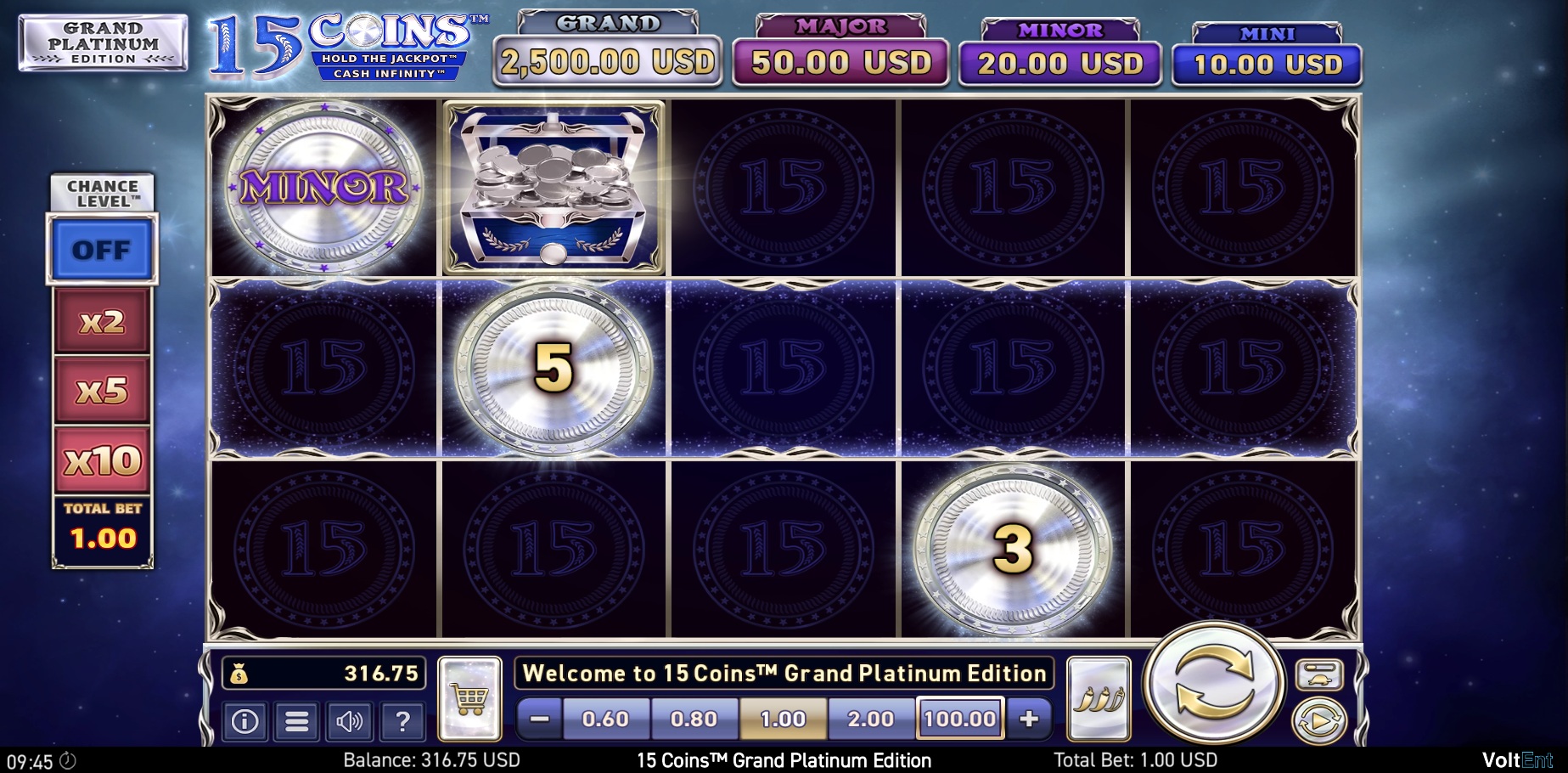The height and width of the screenshot is (773, 1568).
Task: Select the 0.60 bet value
Action: pyautogui.click(x=605, y=718)
